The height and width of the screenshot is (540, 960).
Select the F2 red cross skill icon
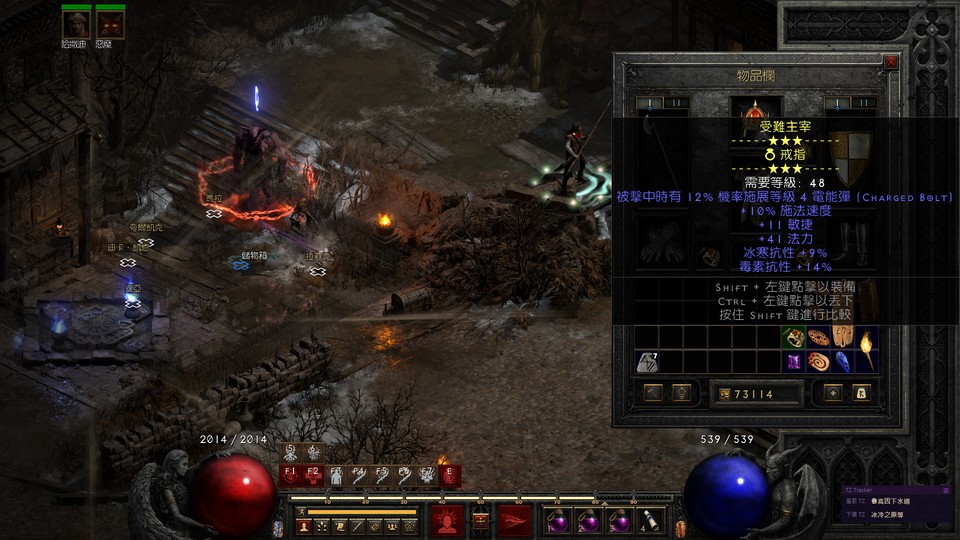[x=313, y=476]
